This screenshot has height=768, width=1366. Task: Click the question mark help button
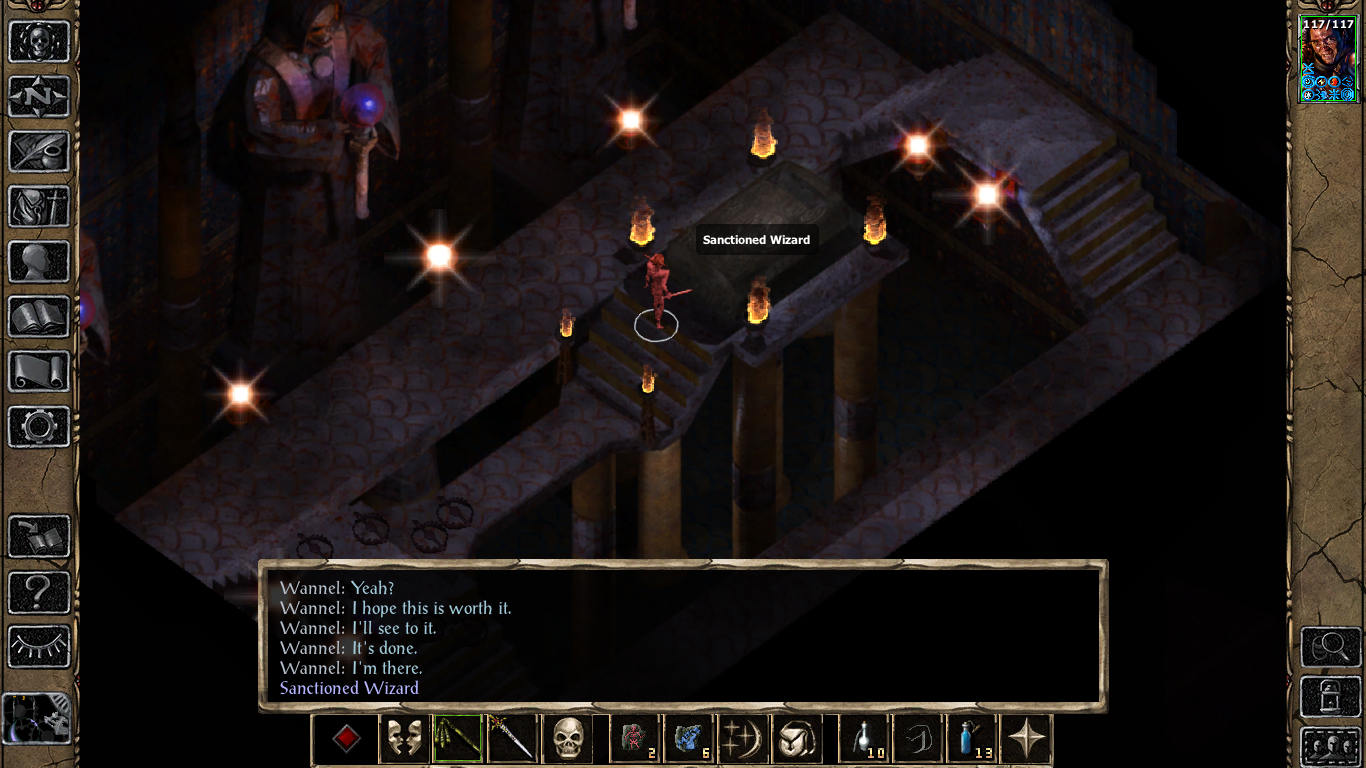tap(39, 592)
